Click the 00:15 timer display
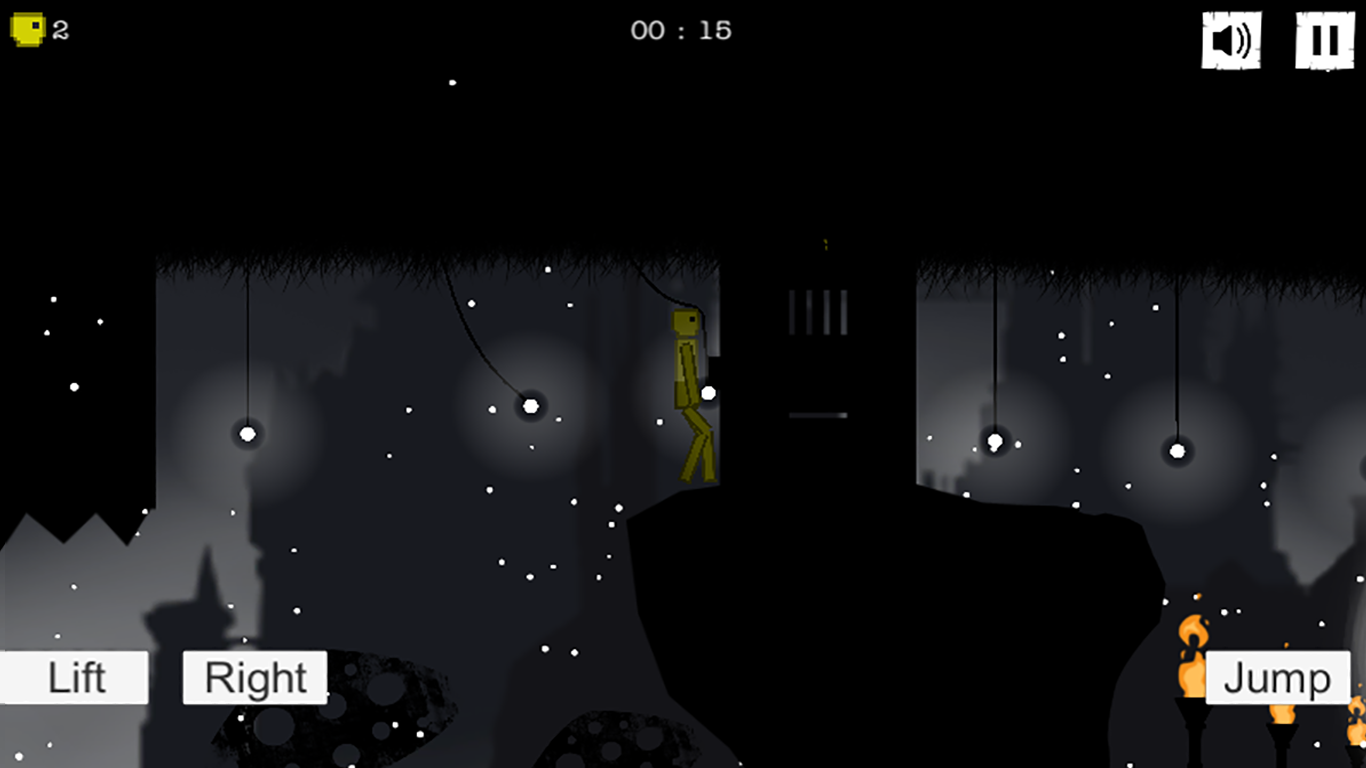1366x768 pixels. (x=683, y=30)
